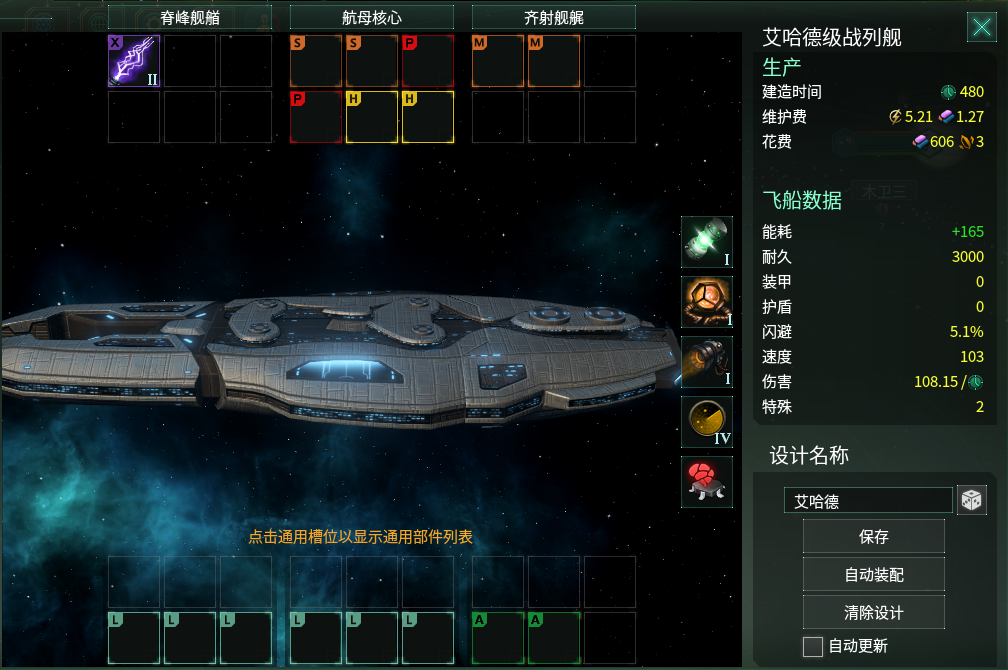Open the 航母核心 core section selector
1008x670 pixels.
371,17
